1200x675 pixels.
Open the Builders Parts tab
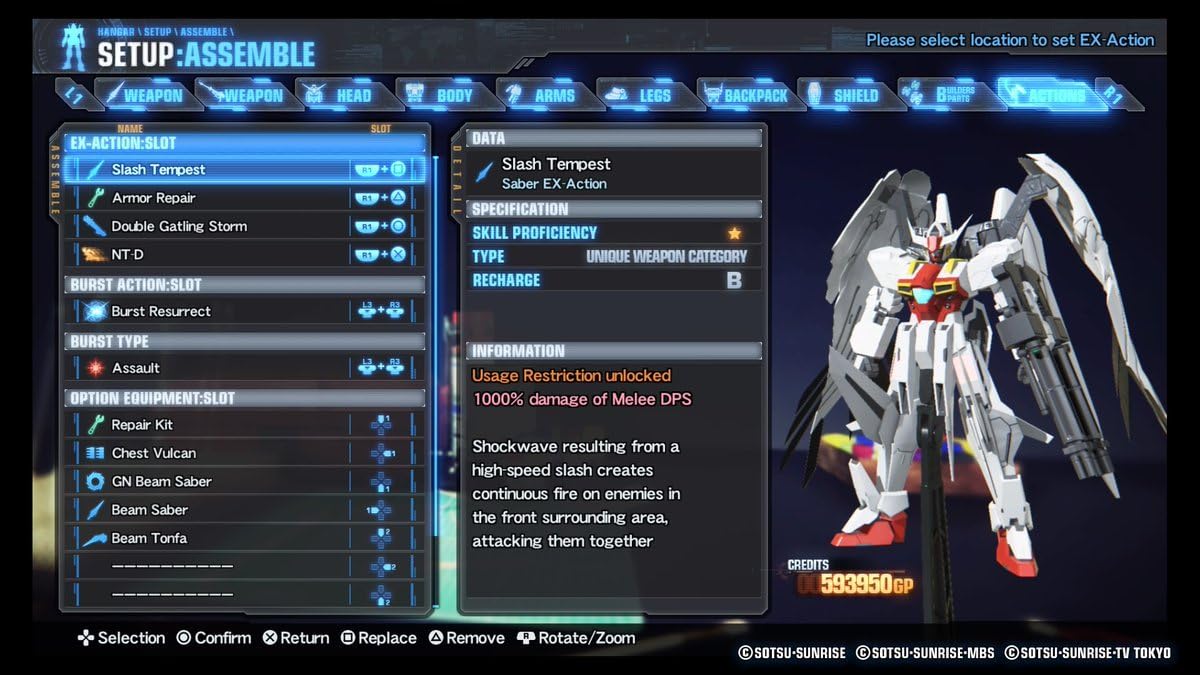942,95
